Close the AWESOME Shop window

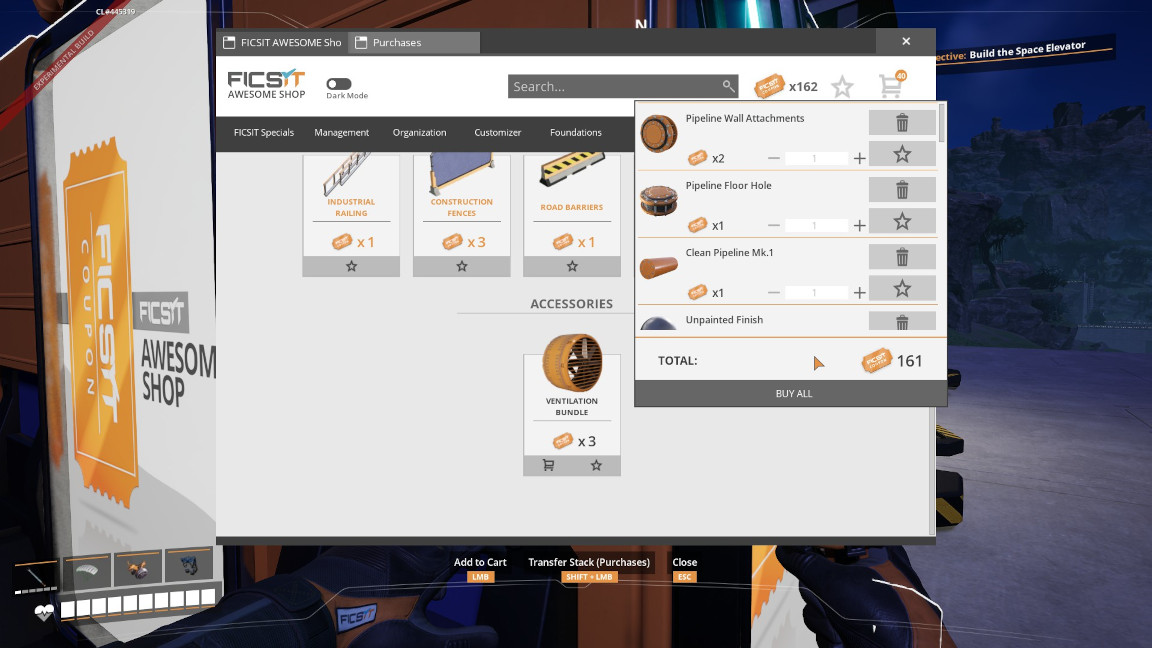[905, 42]
